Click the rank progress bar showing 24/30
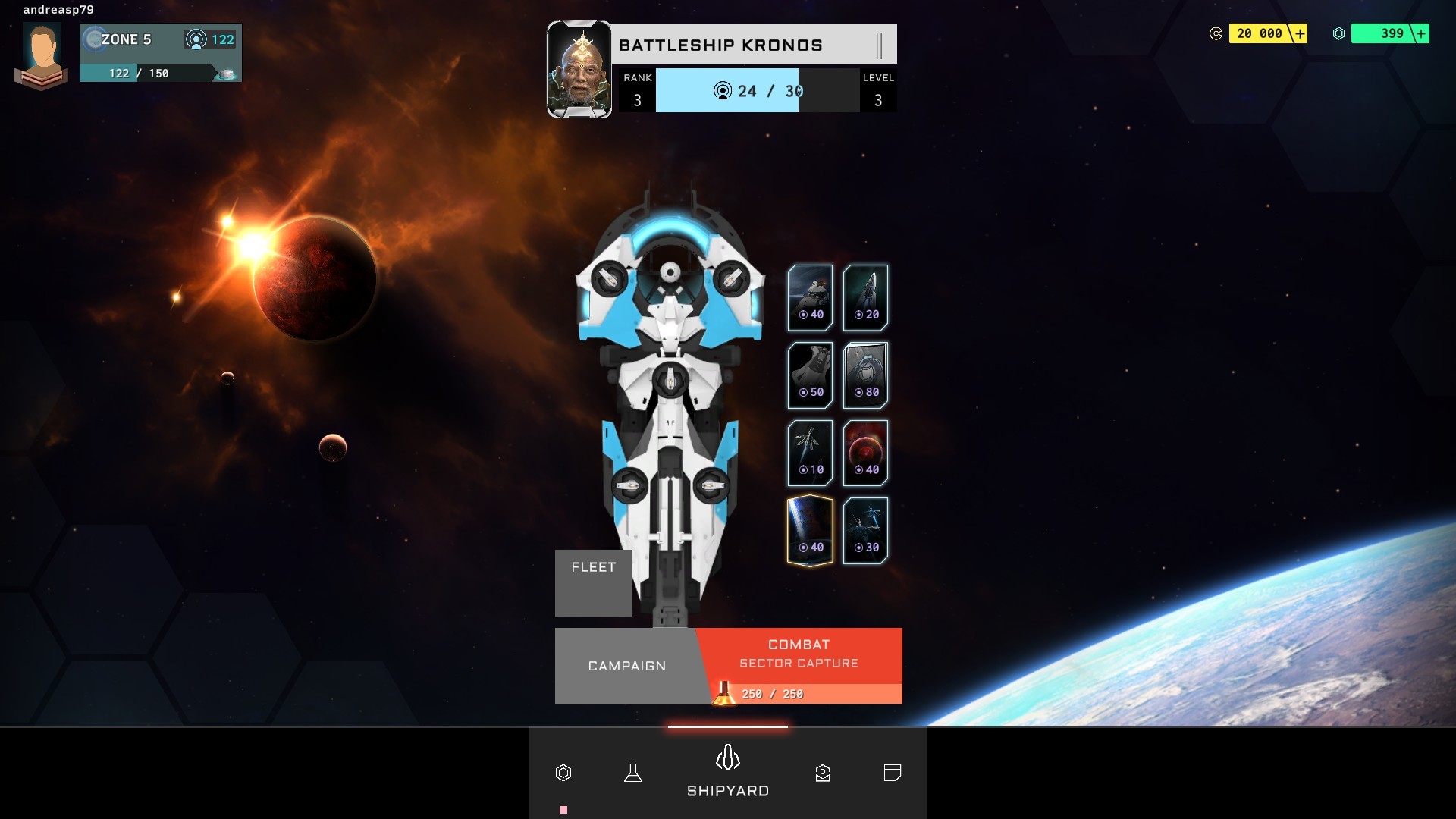 727,91
